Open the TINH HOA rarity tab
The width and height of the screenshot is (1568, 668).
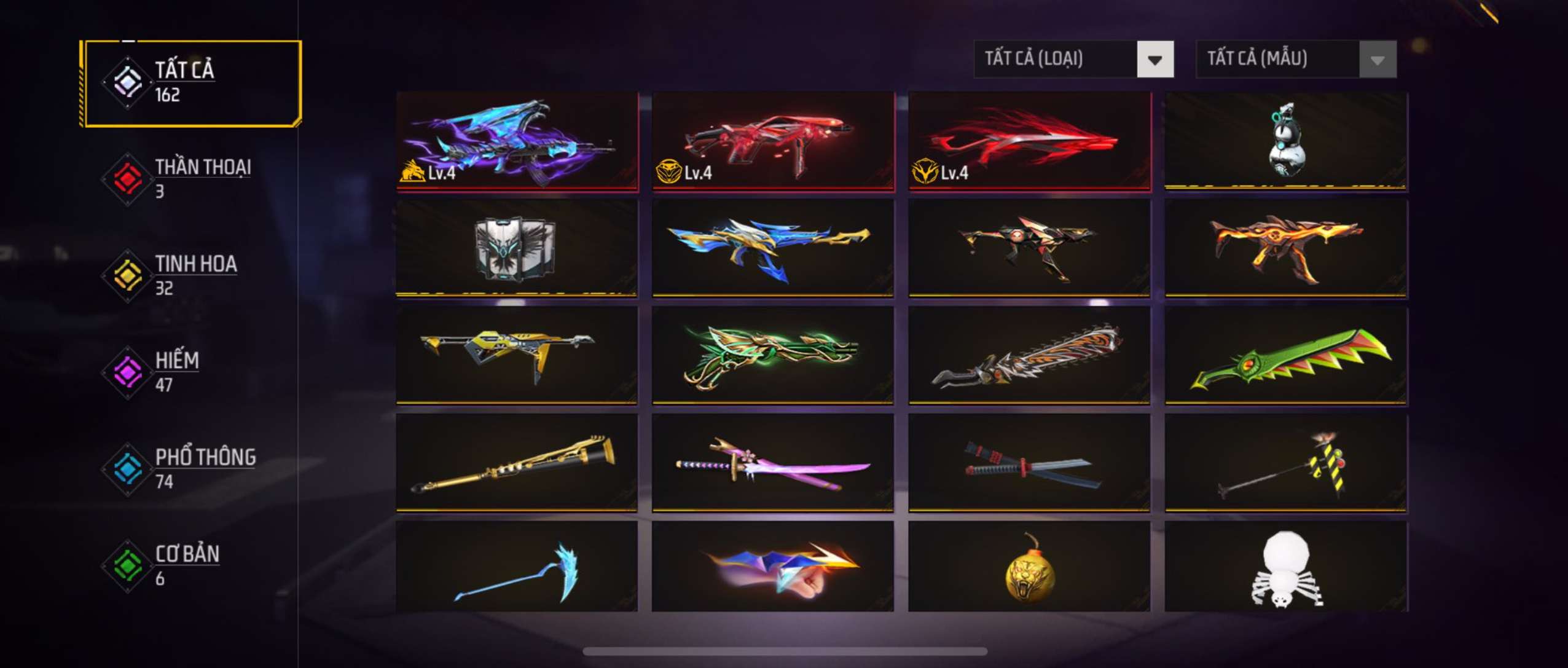click(x=190, y=275)
